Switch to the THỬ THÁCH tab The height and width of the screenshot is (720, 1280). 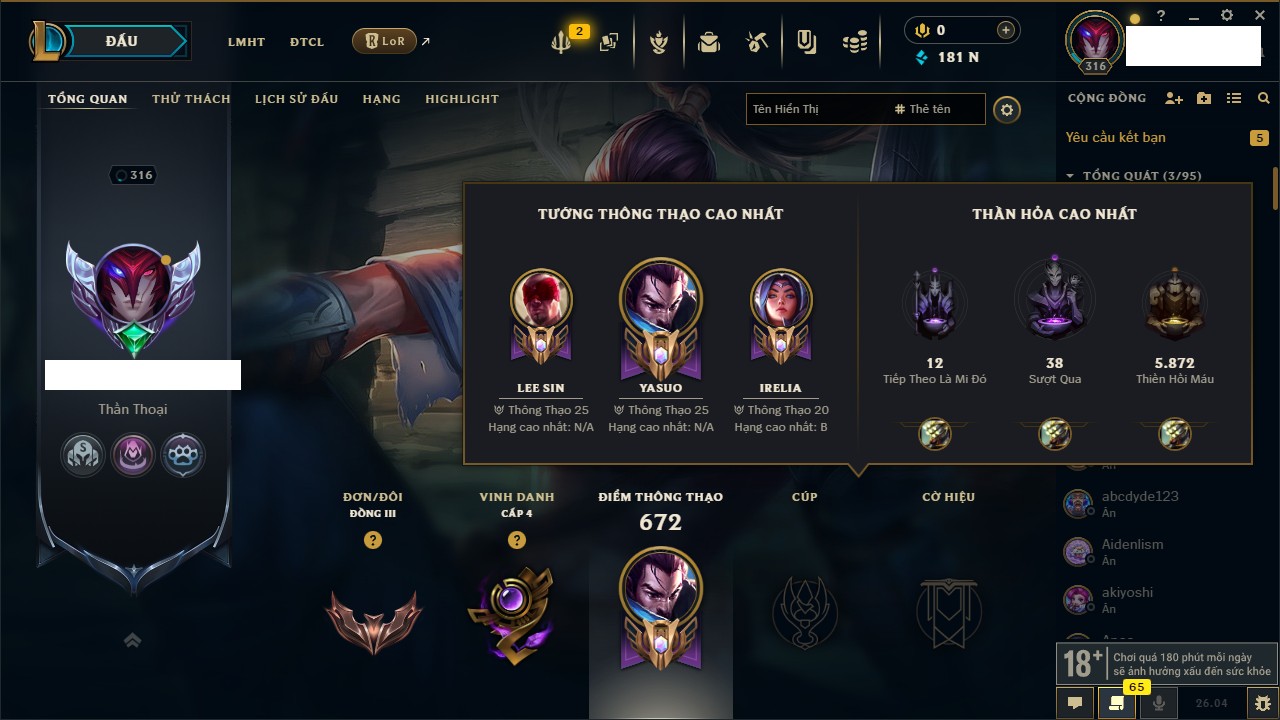pos(191,99)
